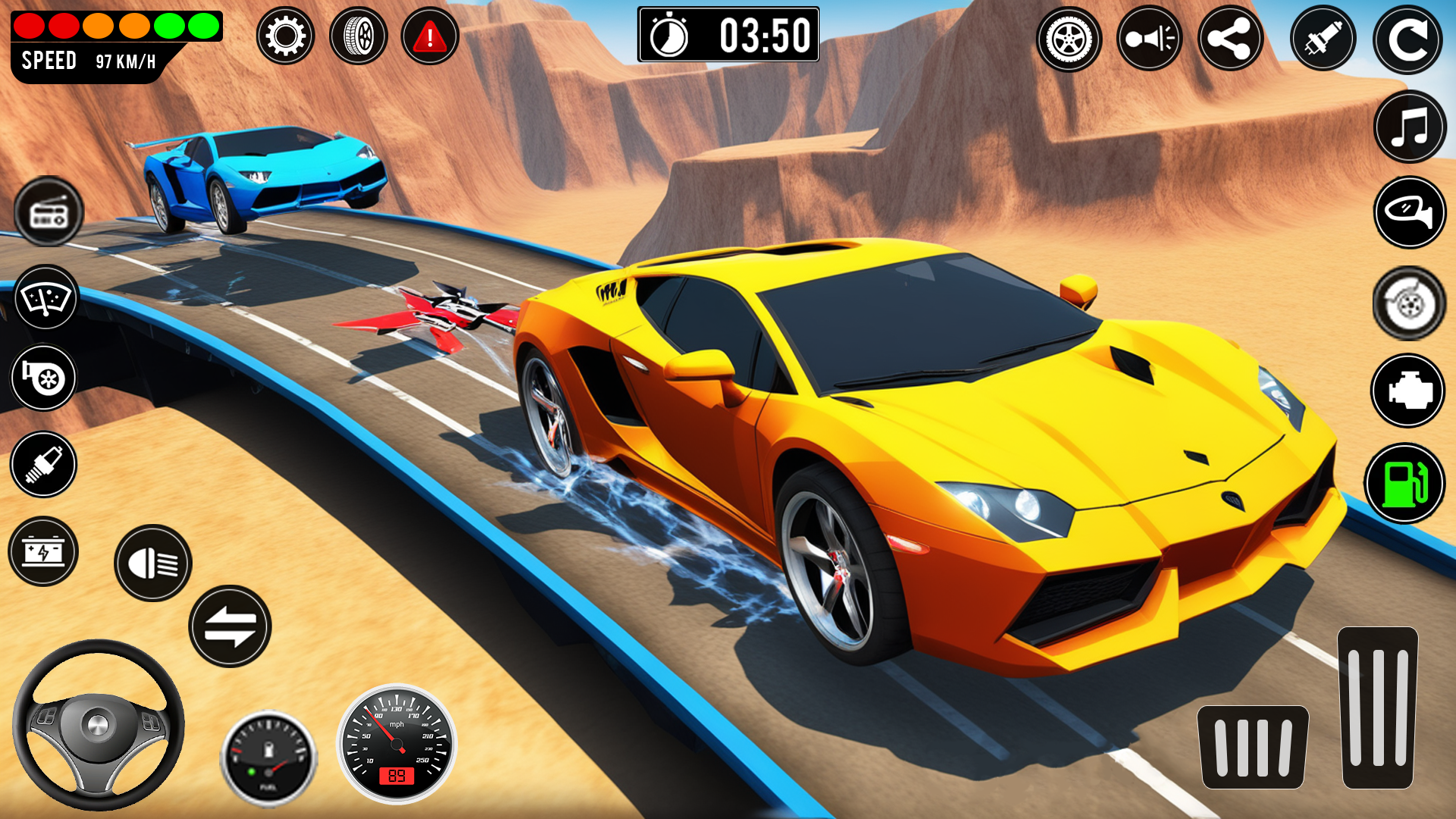Screen dimensions: 1456x819
Task: Activate the windshield wiper button
Action: [46, 297]
